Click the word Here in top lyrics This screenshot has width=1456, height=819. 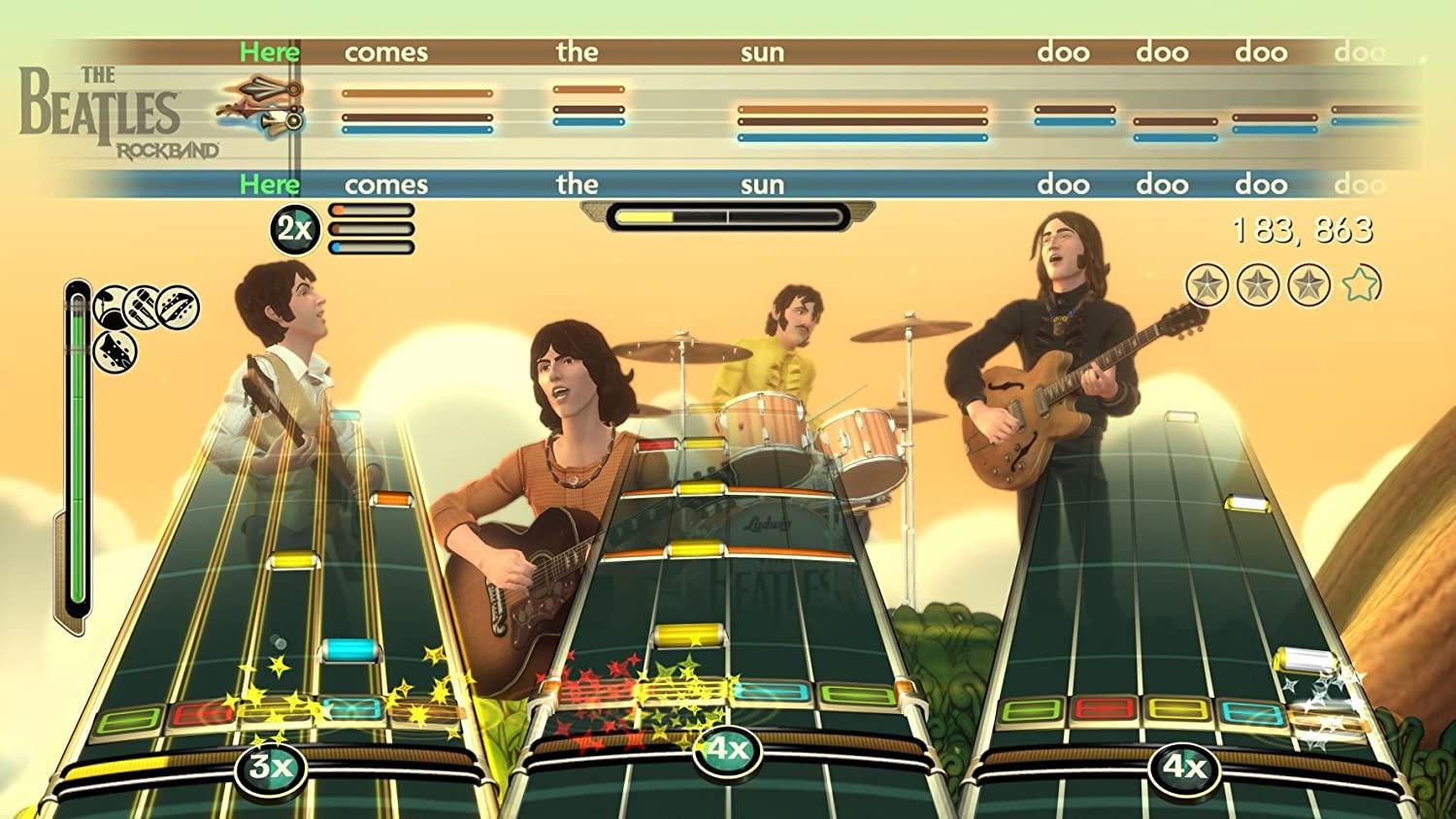(x=269, y=51)
